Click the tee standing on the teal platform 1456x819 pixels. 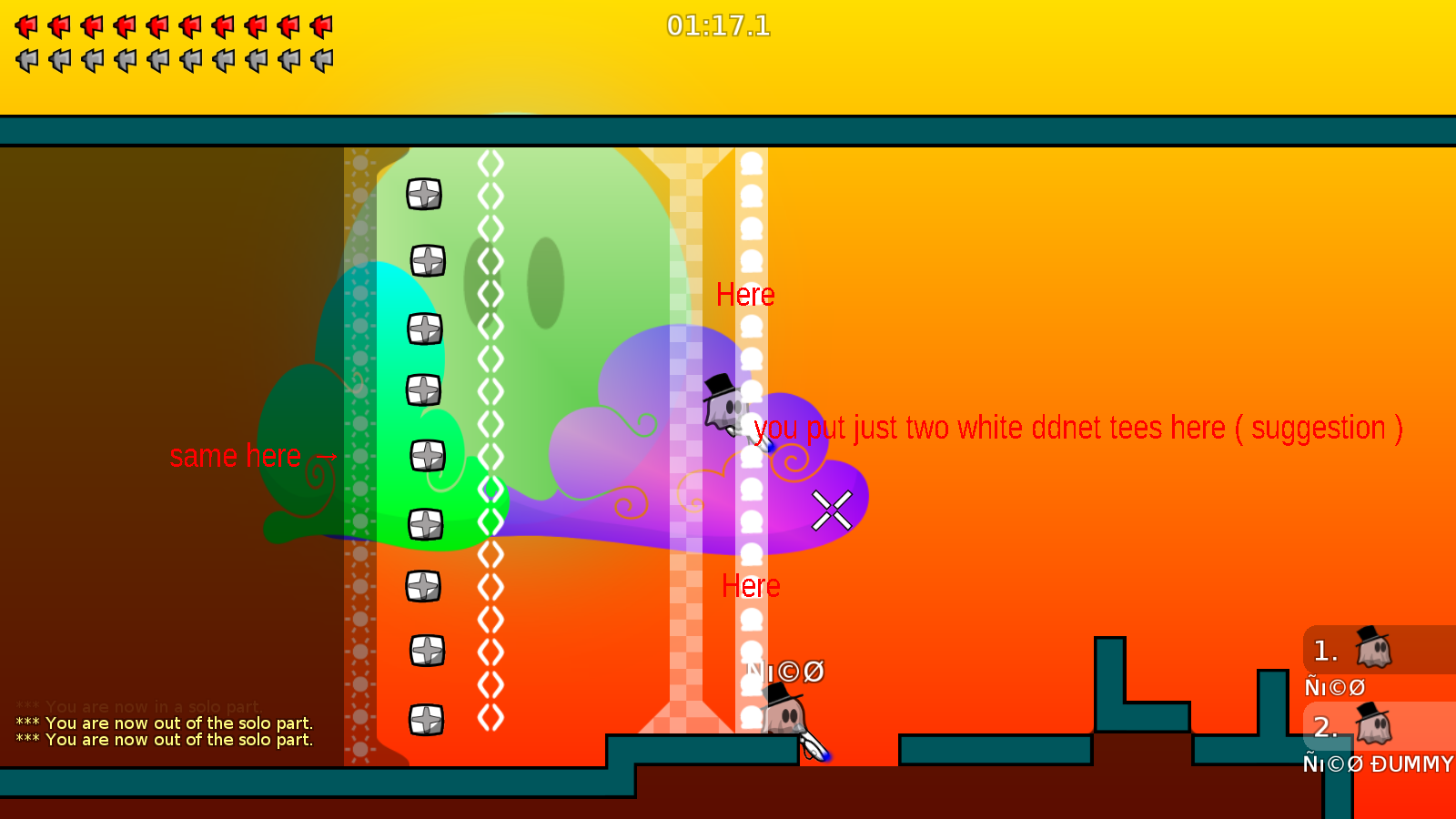tap(784, 714)
